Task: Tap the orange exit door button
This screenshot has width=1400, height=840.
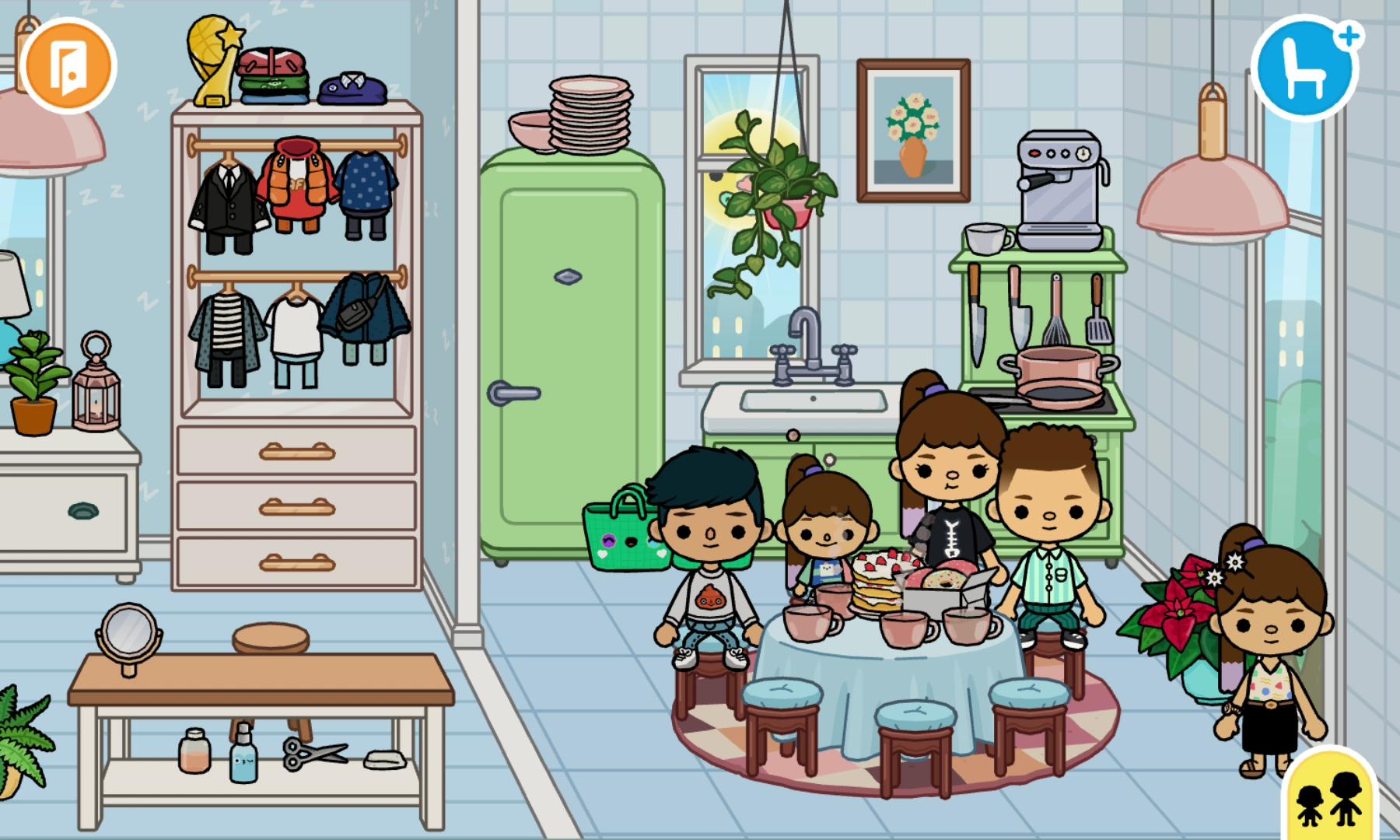Action: point(68,65)
